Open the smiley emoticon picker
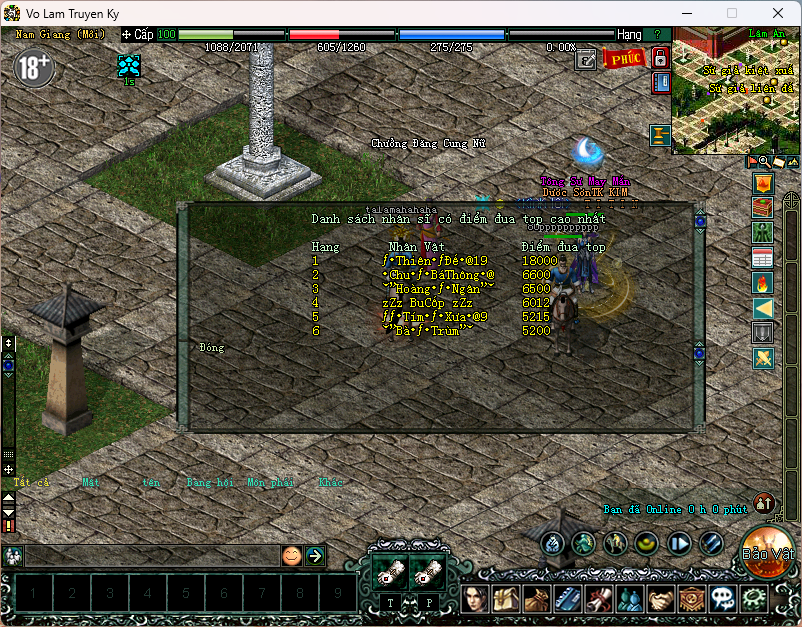 [291, 556]
